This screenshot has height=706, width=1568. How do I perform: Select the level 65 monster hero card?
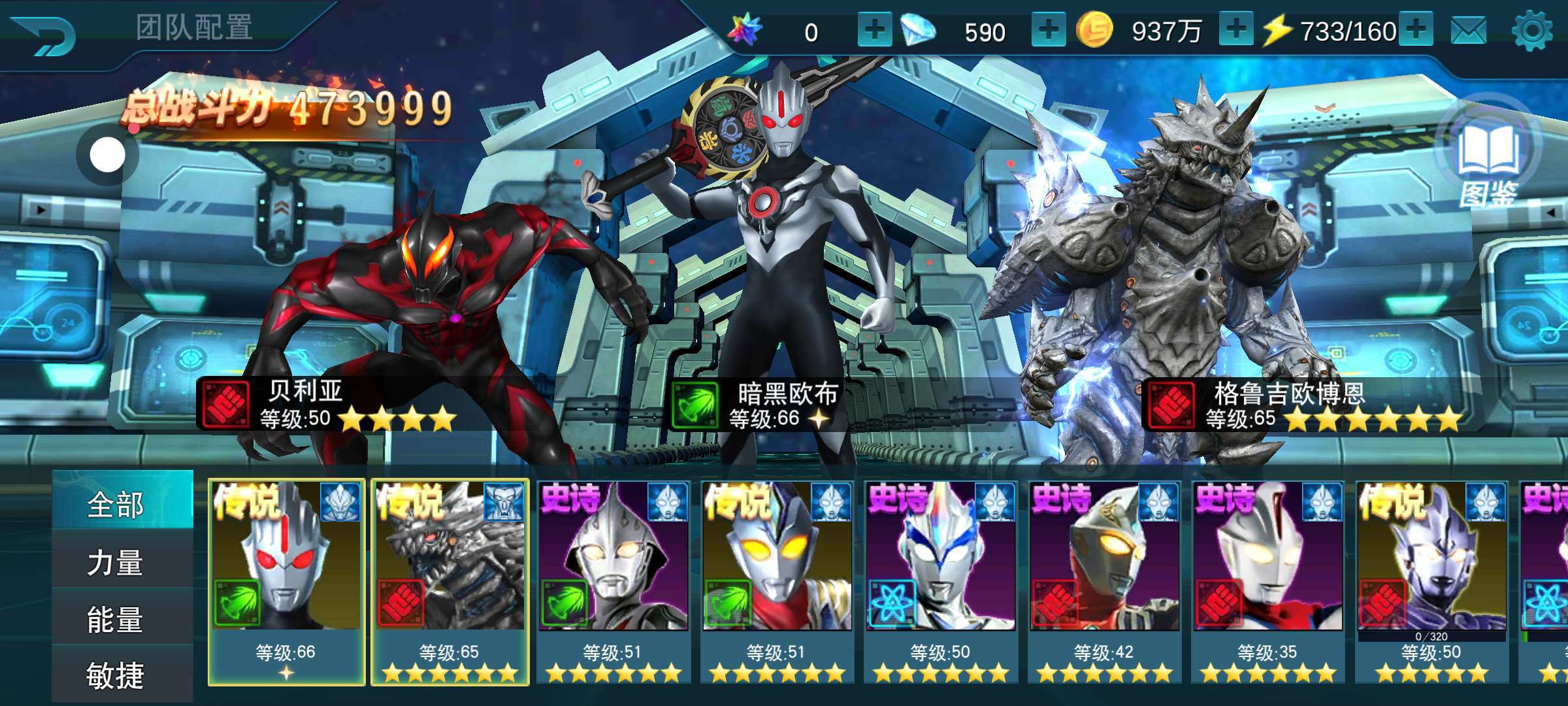[449, 582]
